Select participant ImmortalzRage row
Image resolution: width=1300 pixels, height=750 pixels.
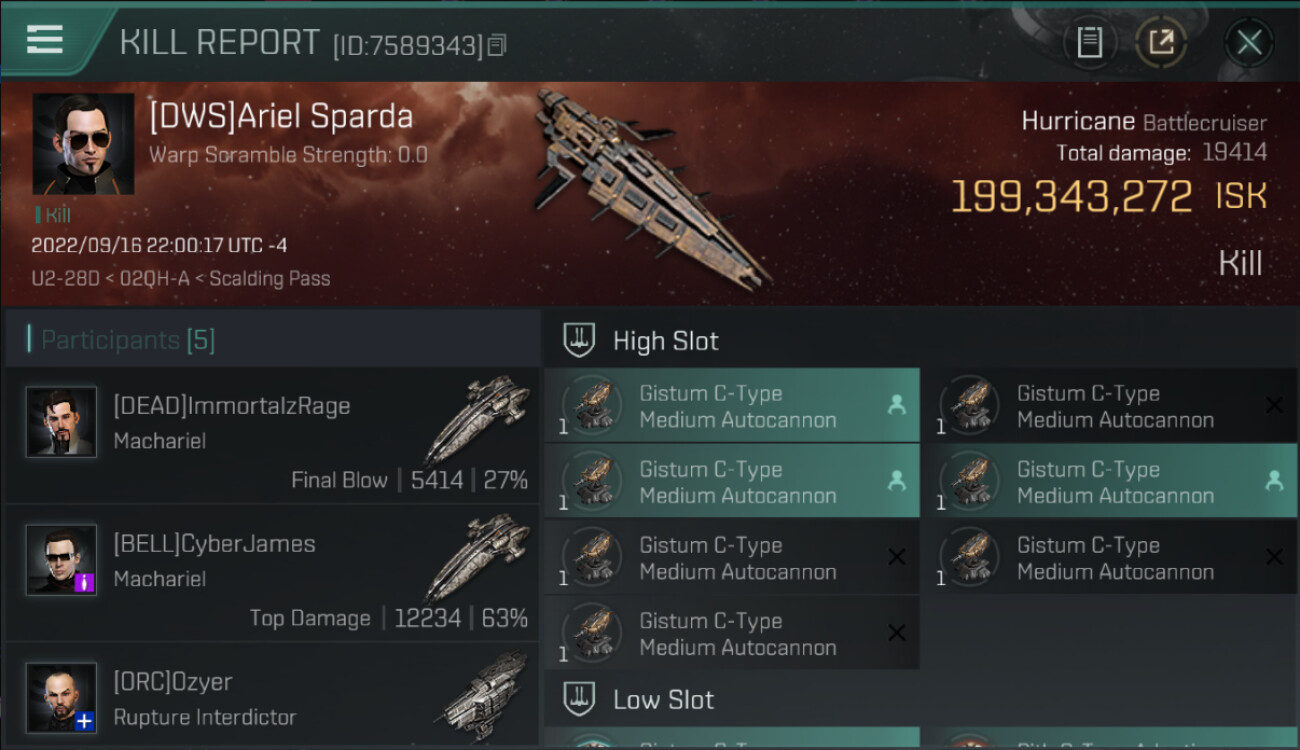coord(272,435)
